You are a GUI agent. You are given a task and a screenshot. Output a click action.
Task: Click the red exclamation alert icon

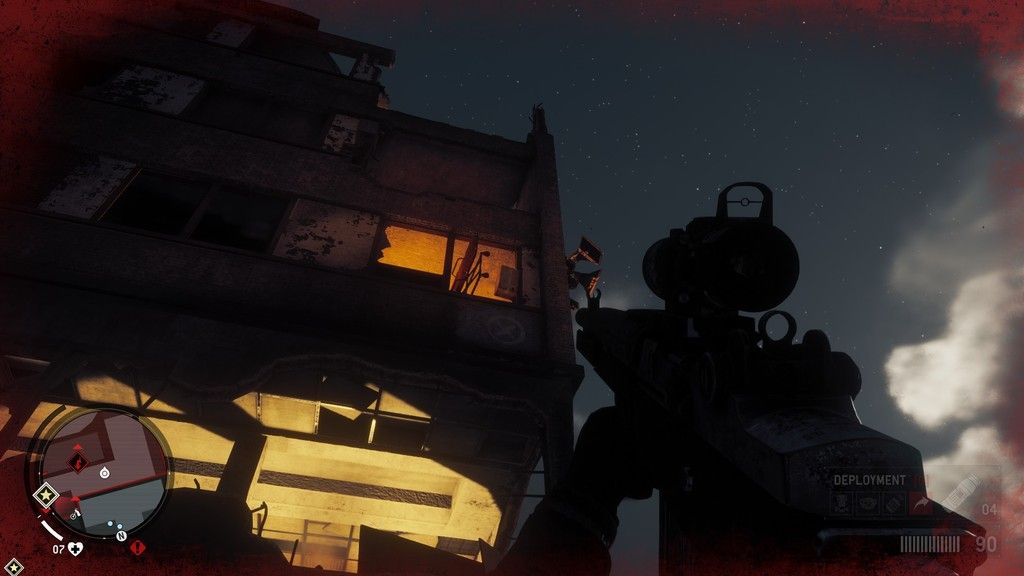coord(137,548)
